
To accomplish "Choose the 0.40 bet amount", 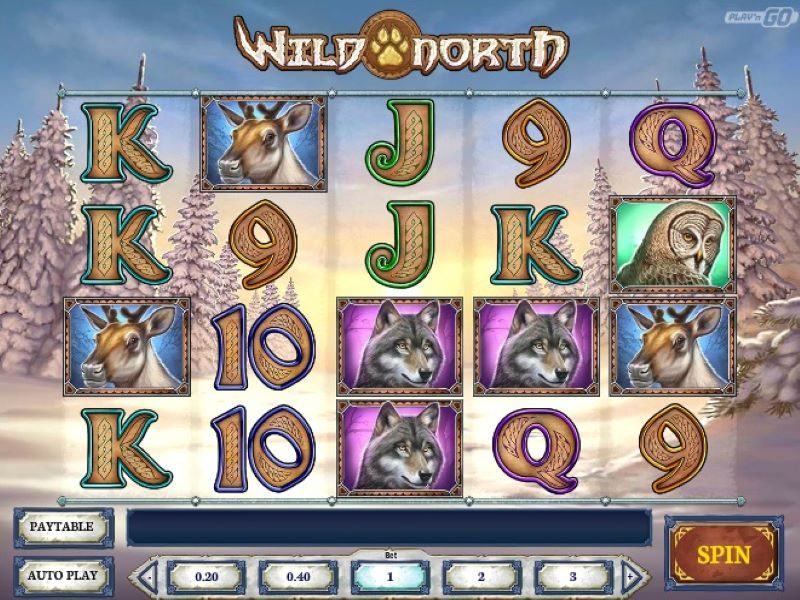I will click(x=298, y=577).
